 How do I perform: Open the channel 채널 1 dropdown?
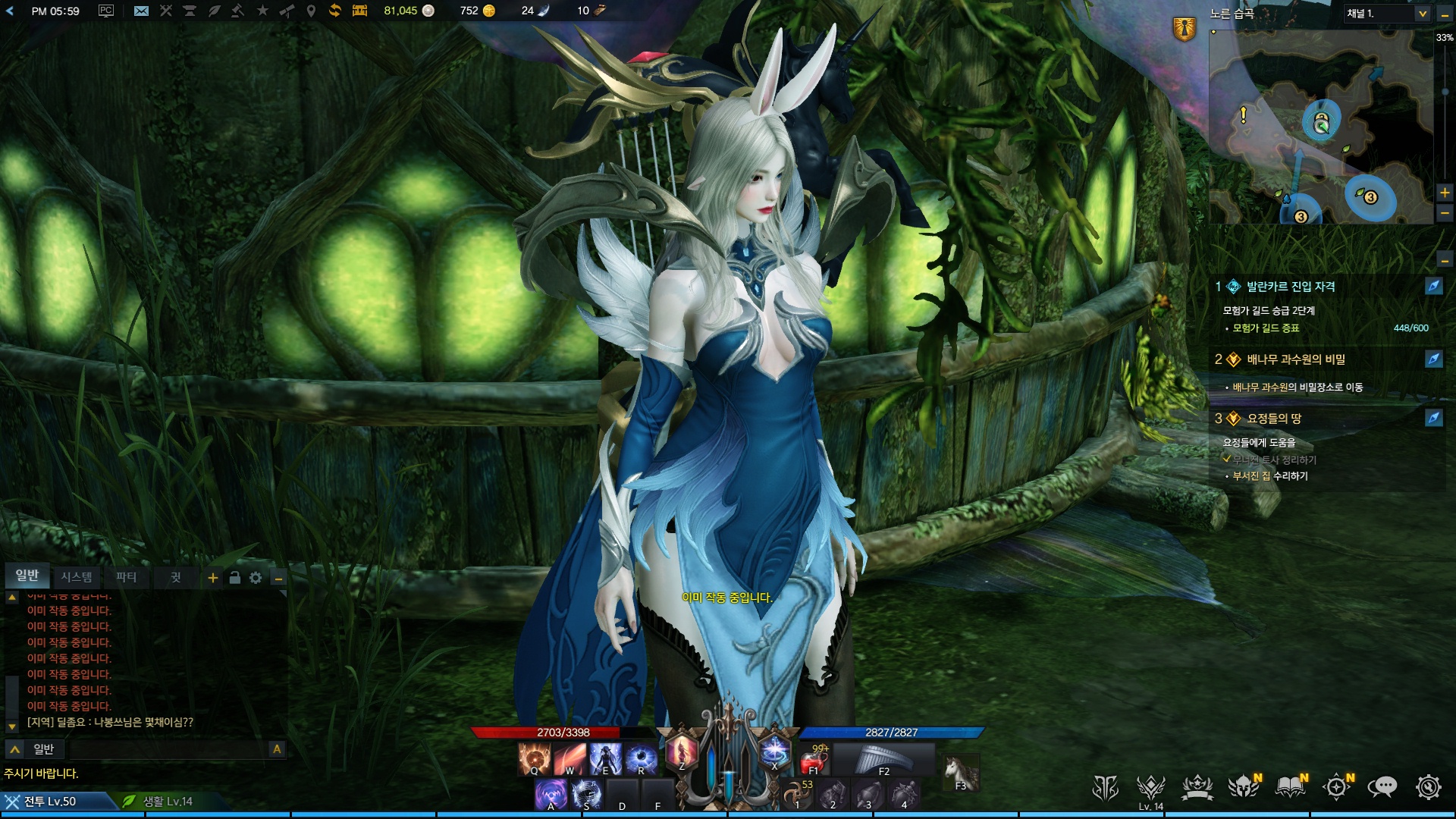tap(1387, 14)
